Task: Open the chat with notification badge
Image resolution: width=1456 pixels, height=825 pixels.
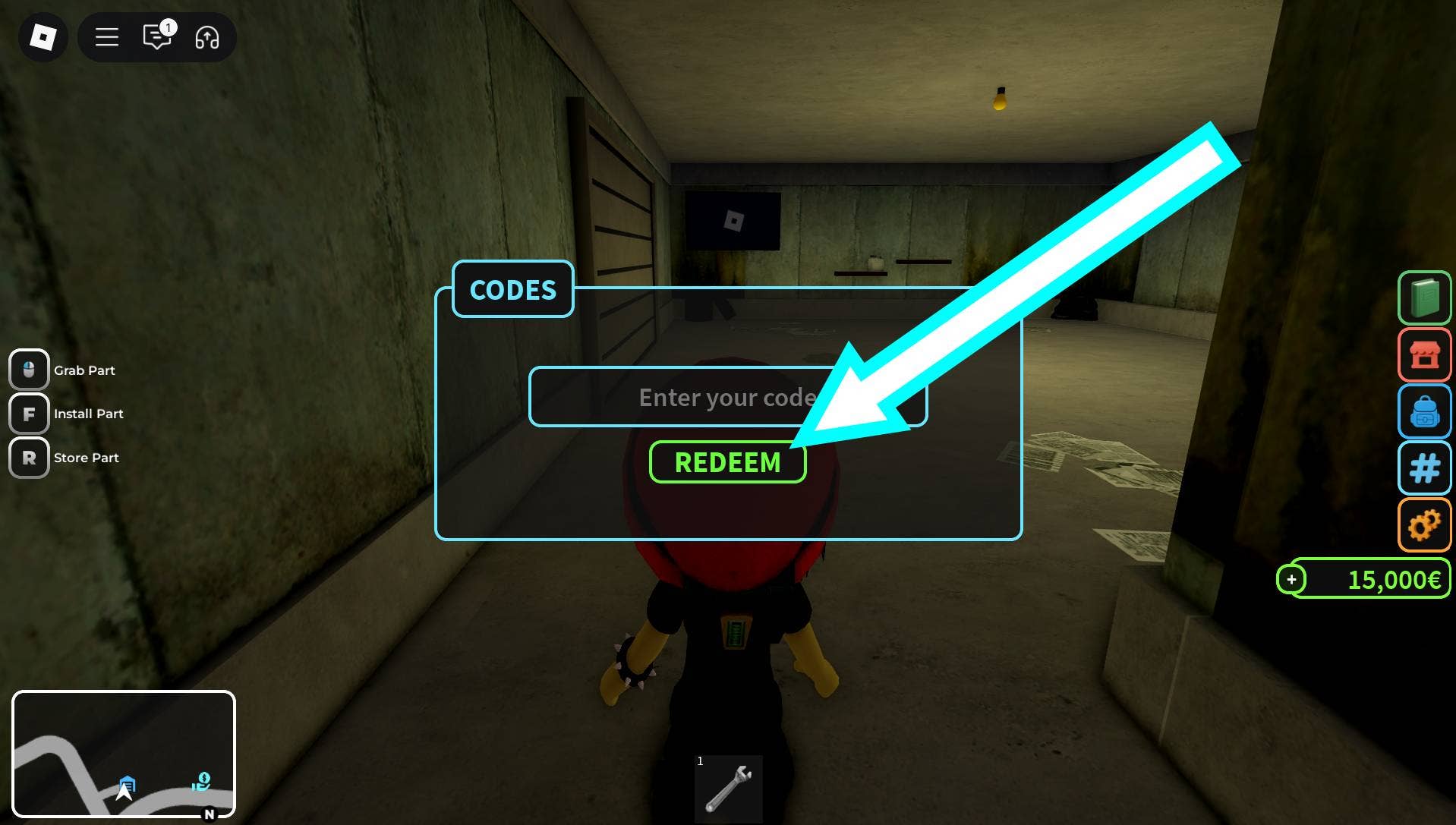Action: click(157, 36)
